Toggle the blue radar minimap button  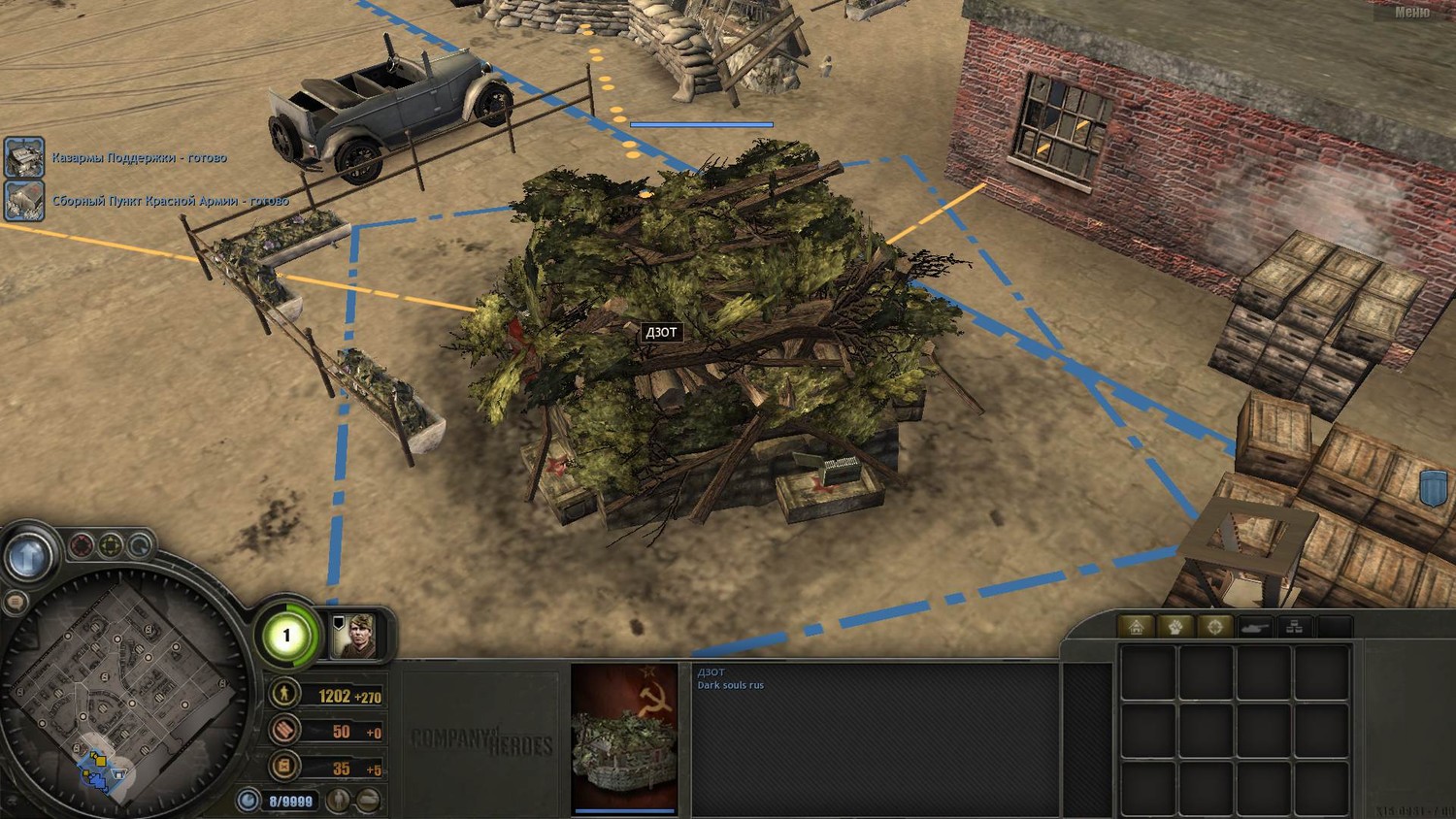(x=141, y=545)
